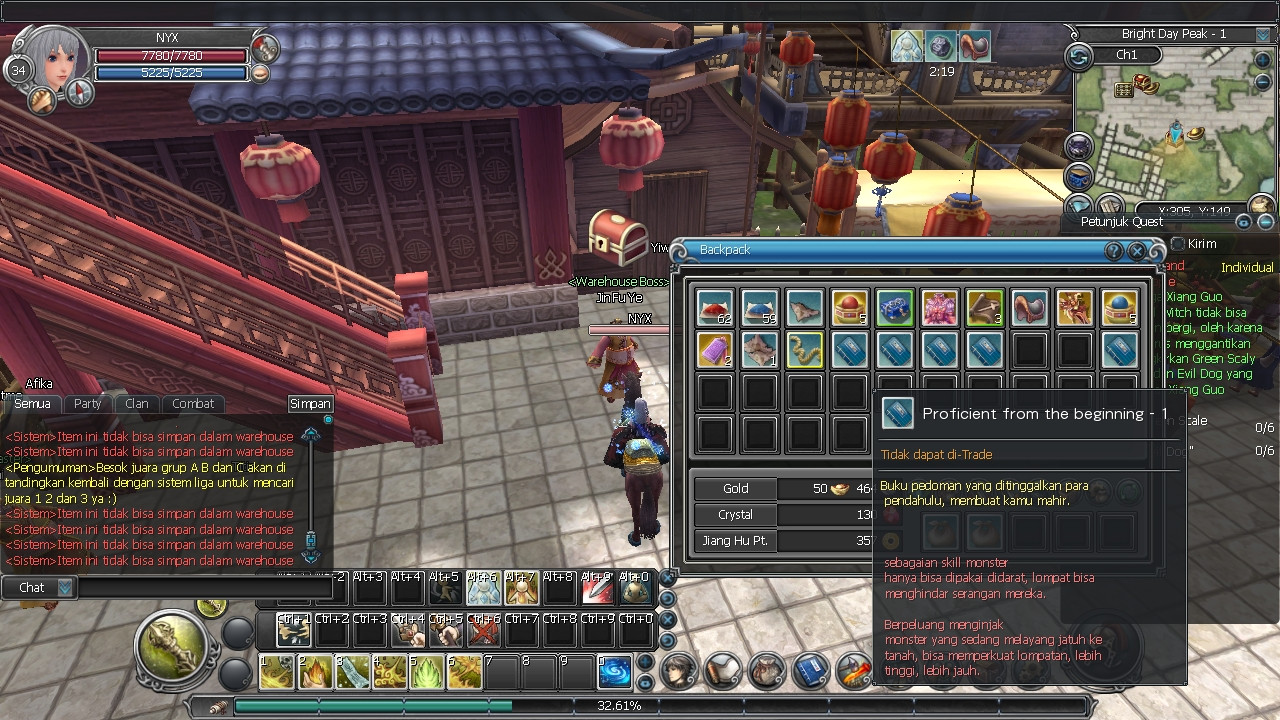The width and height of the screenshot is (1280, 720).
Task: Select the coiled rope item slot
Action: point(804,350)
